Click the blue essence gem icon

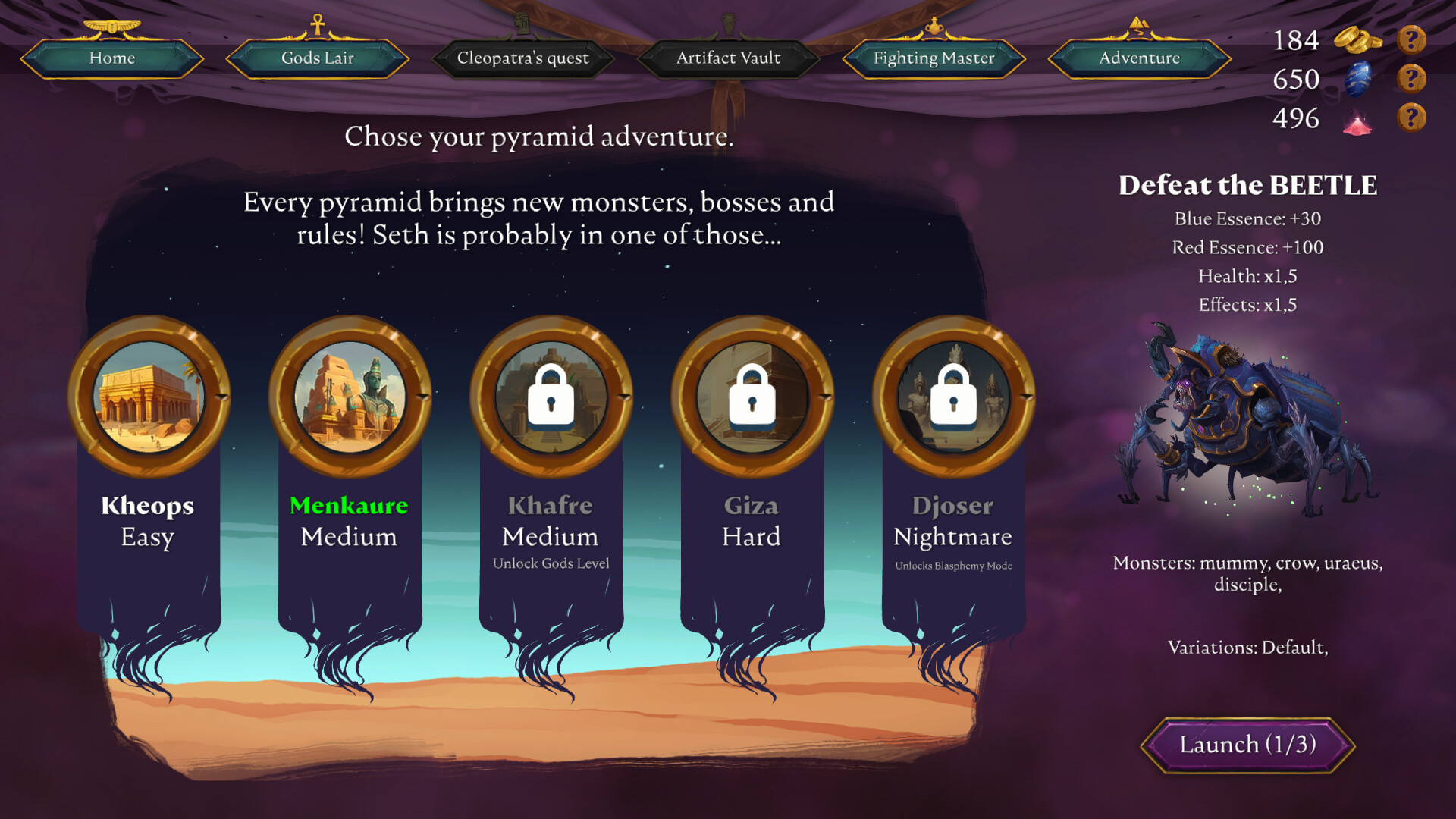point(1358,79)
